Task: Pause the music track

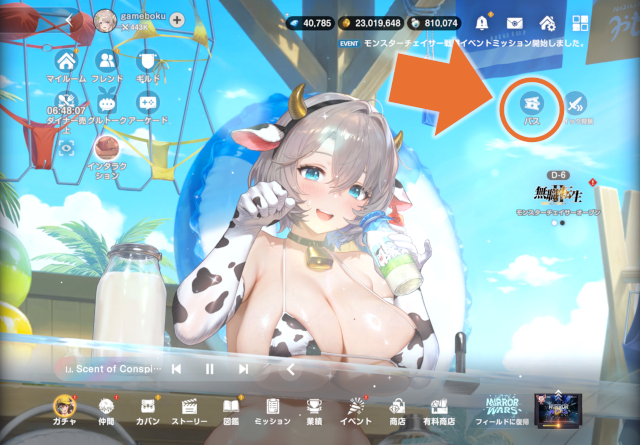Action: coord(210,369)
